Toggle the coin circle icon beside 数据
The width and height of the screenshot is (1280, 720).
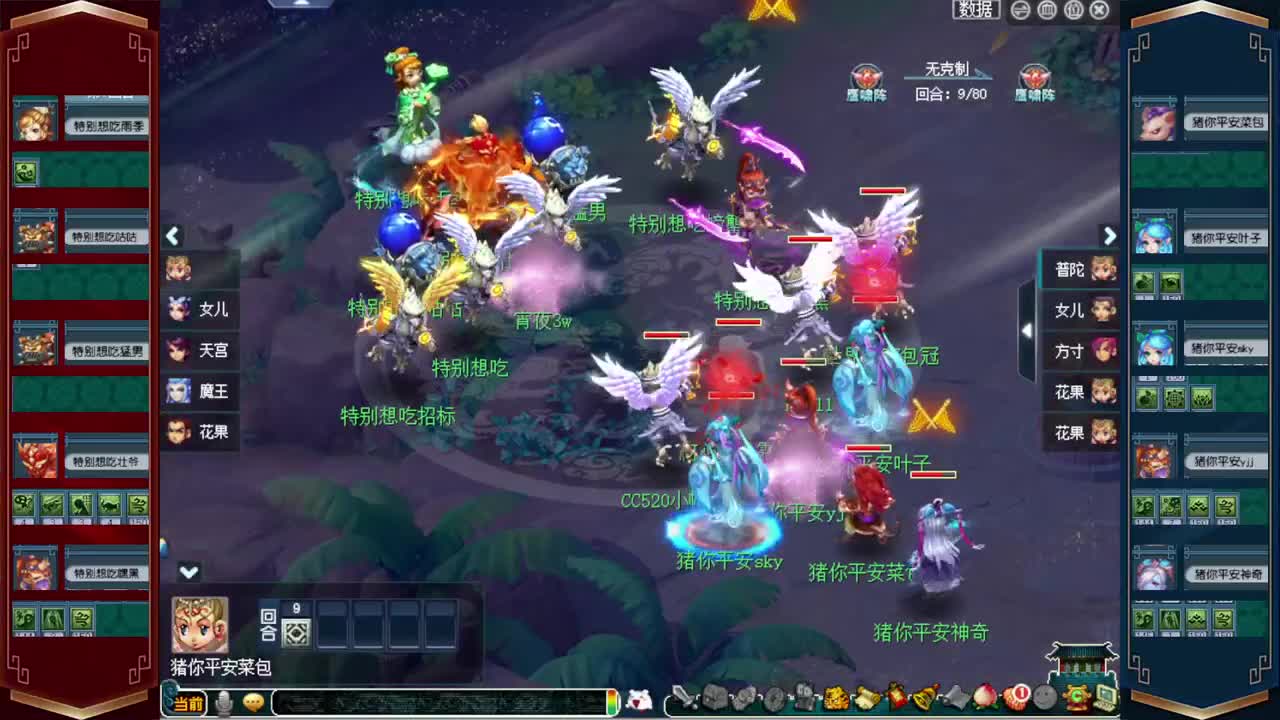[1021, 10]
